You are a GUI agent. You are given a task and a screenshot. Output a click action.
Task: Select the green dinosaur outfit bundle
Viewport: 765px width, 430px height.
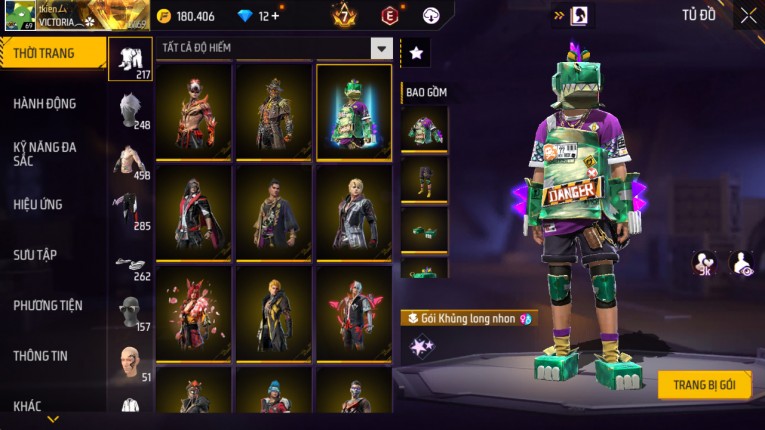[354, 111]
